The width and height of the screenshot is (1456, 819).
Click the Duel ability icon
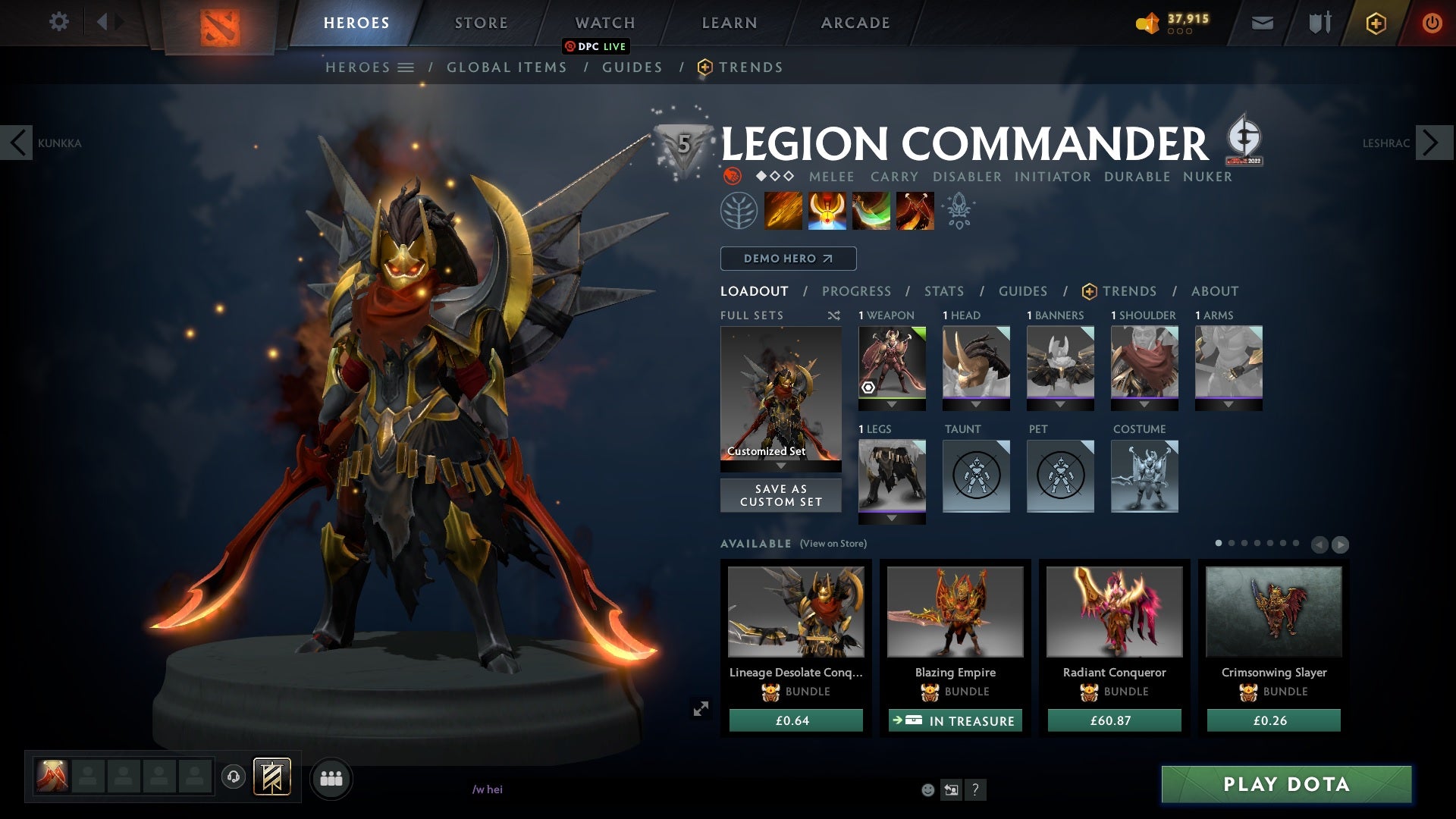point(915,210)
